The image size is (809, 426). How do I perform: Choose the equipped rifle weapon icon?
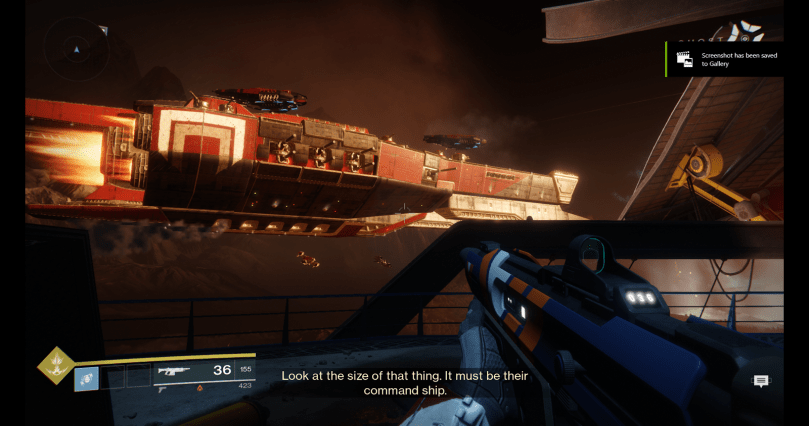175,371
